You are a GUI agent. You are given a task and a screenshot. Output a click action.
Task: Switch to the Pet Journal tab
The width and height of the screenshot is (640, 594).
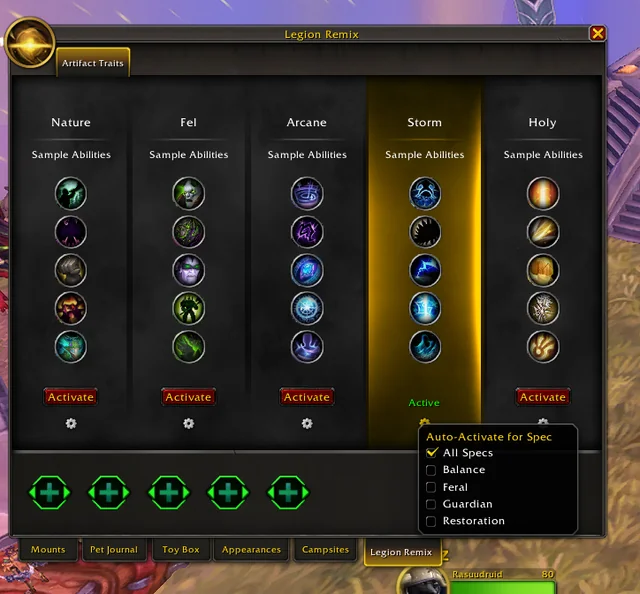click(114, 549)
